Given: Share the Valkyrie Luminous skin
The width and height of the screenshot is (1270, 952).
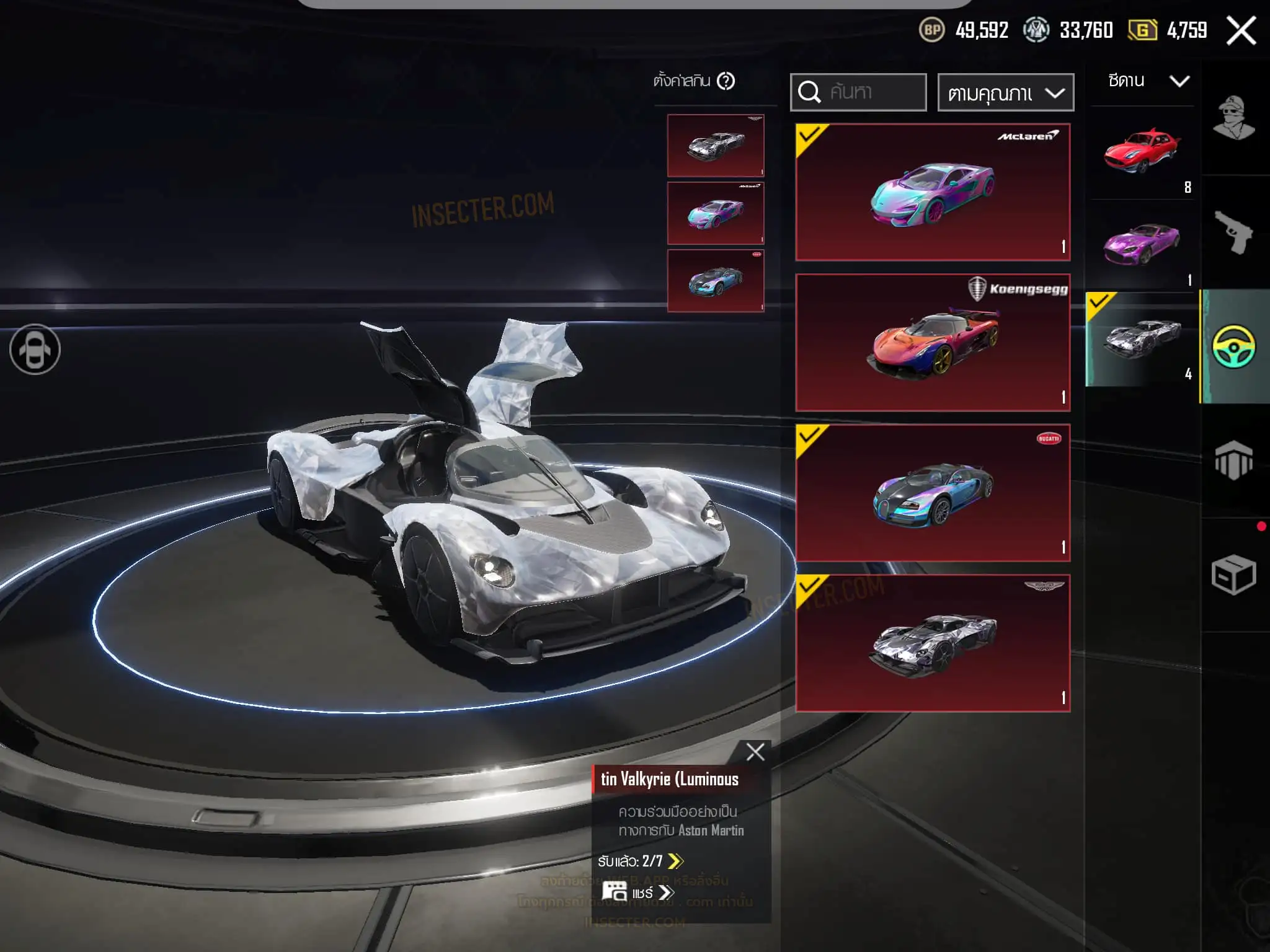Looking at the screenshot, I should point(639,892).
